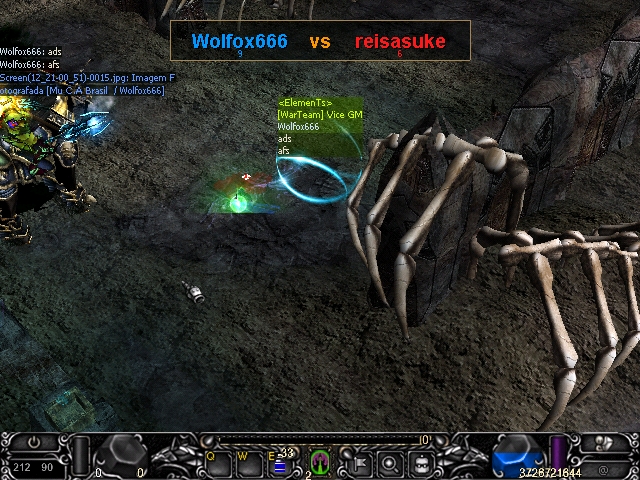Select the empty W hotkey slot
This screenshot has width=640, height=480.
coord(250,463)
